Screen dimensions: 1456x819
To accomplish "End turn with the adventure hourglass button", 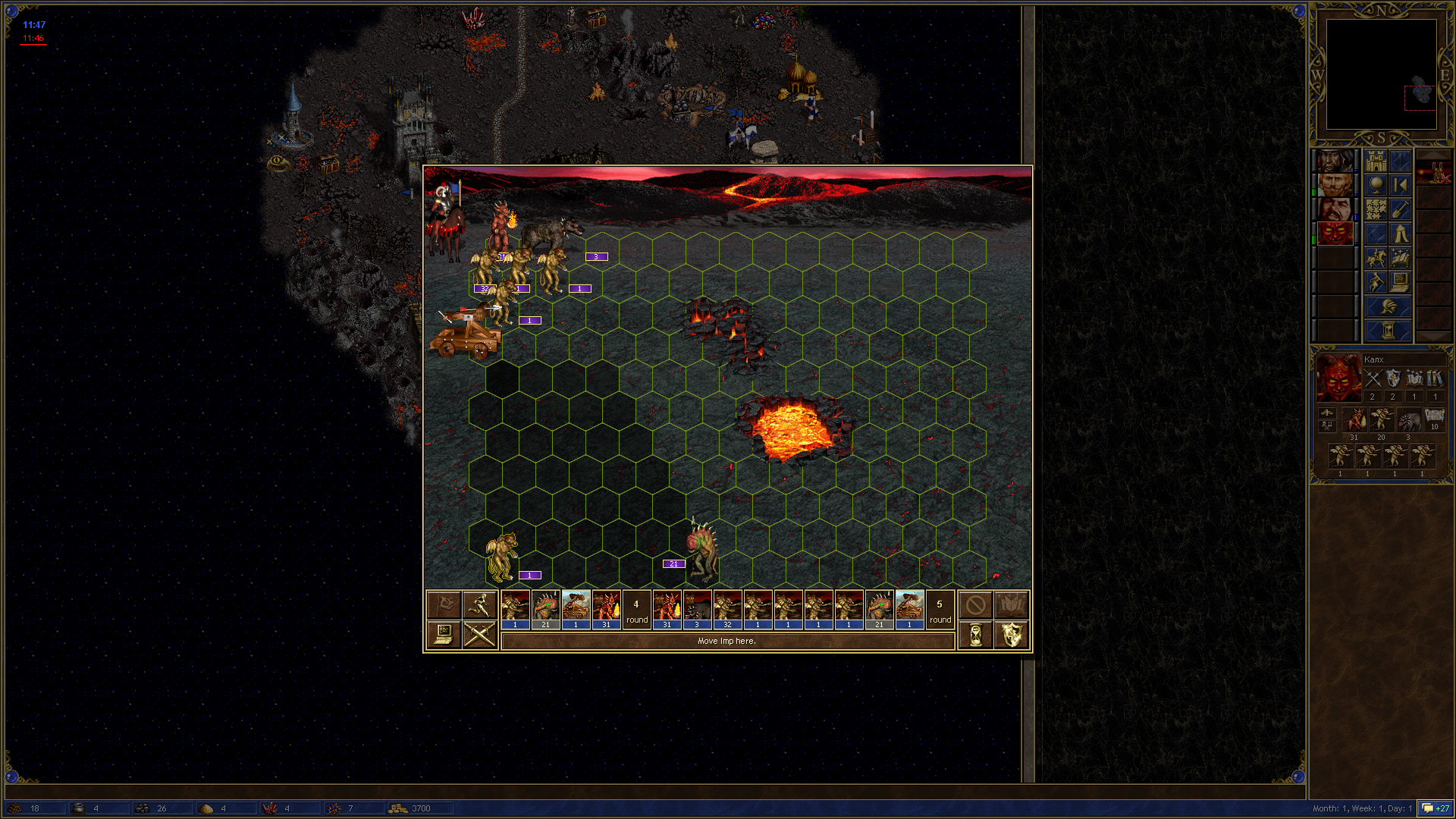I will (x=1388, y=331).
